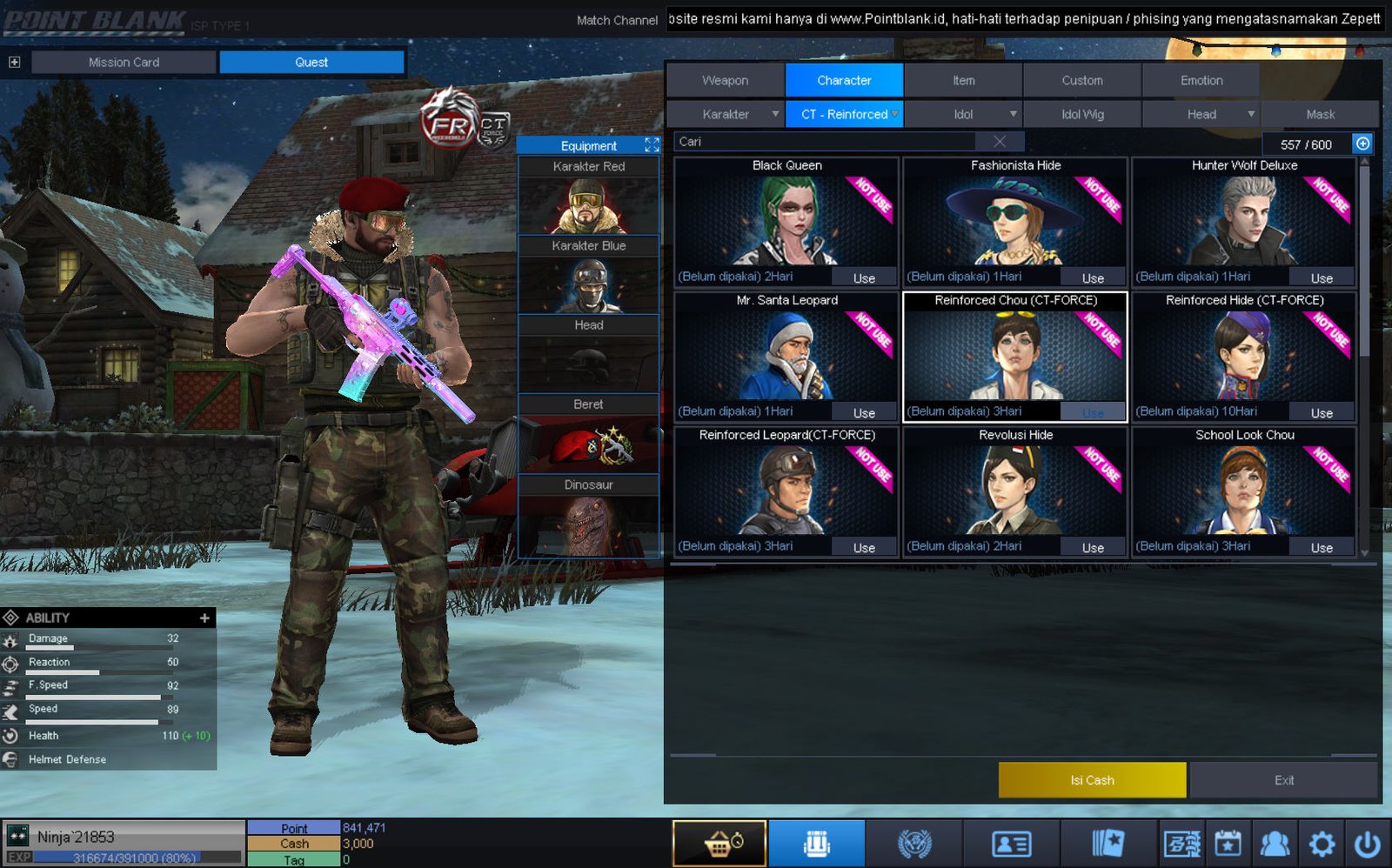This screenshot has width=1392, height=868.
Task: Clear the search box with X
Action: [1000, 142]
